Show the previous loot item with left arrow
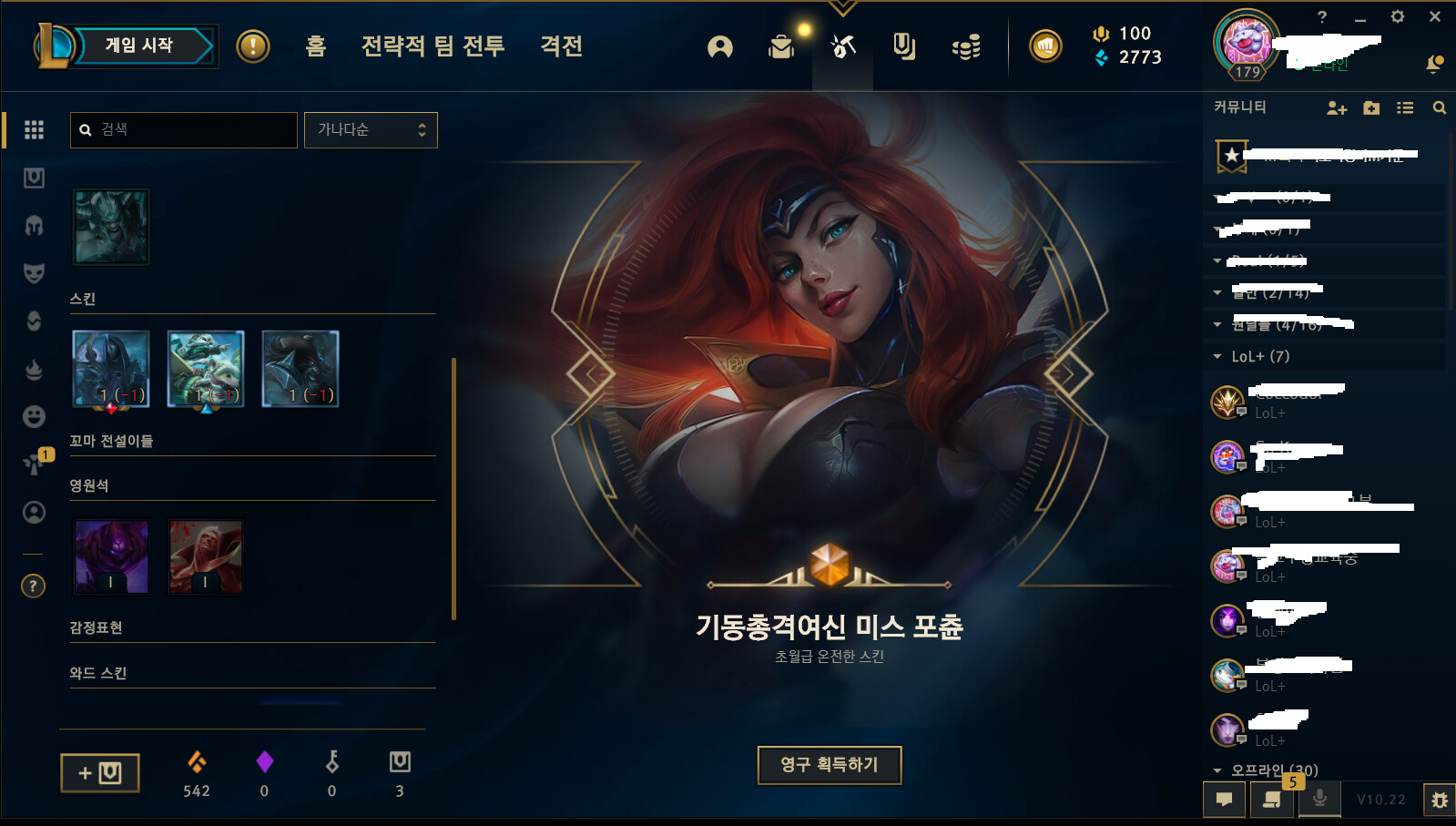This screenshot has height=826, width=1456. 591,373
